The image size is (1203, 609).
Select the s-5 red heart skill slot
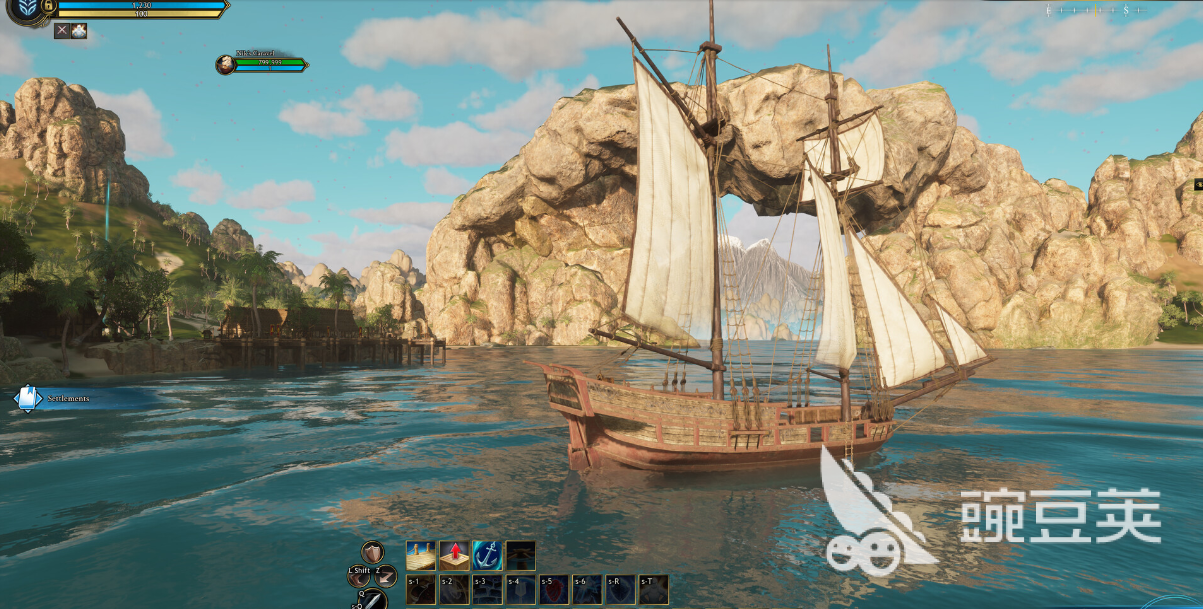click(x=553, y=590)
